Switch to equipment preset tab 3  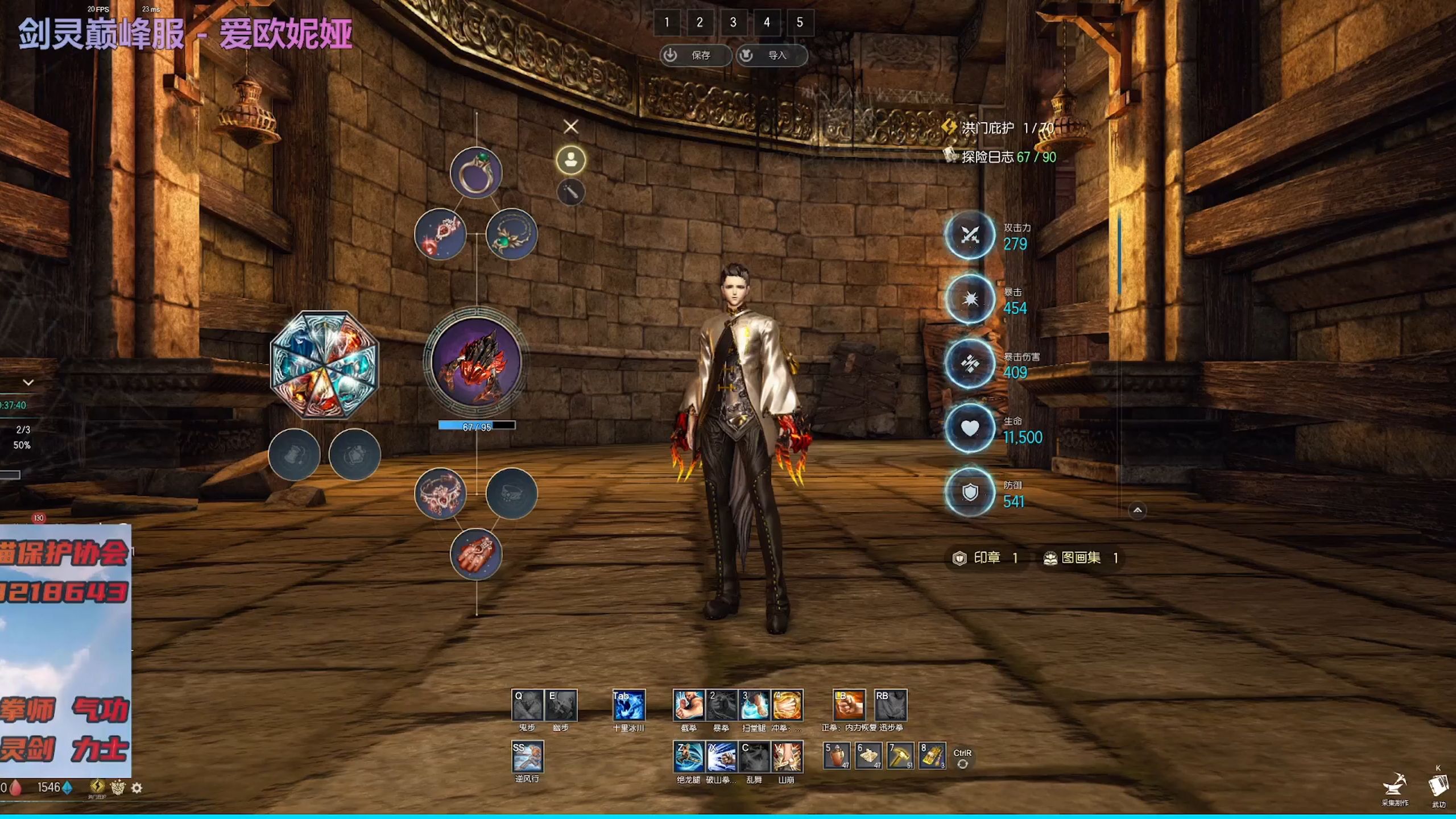point(733,23)
